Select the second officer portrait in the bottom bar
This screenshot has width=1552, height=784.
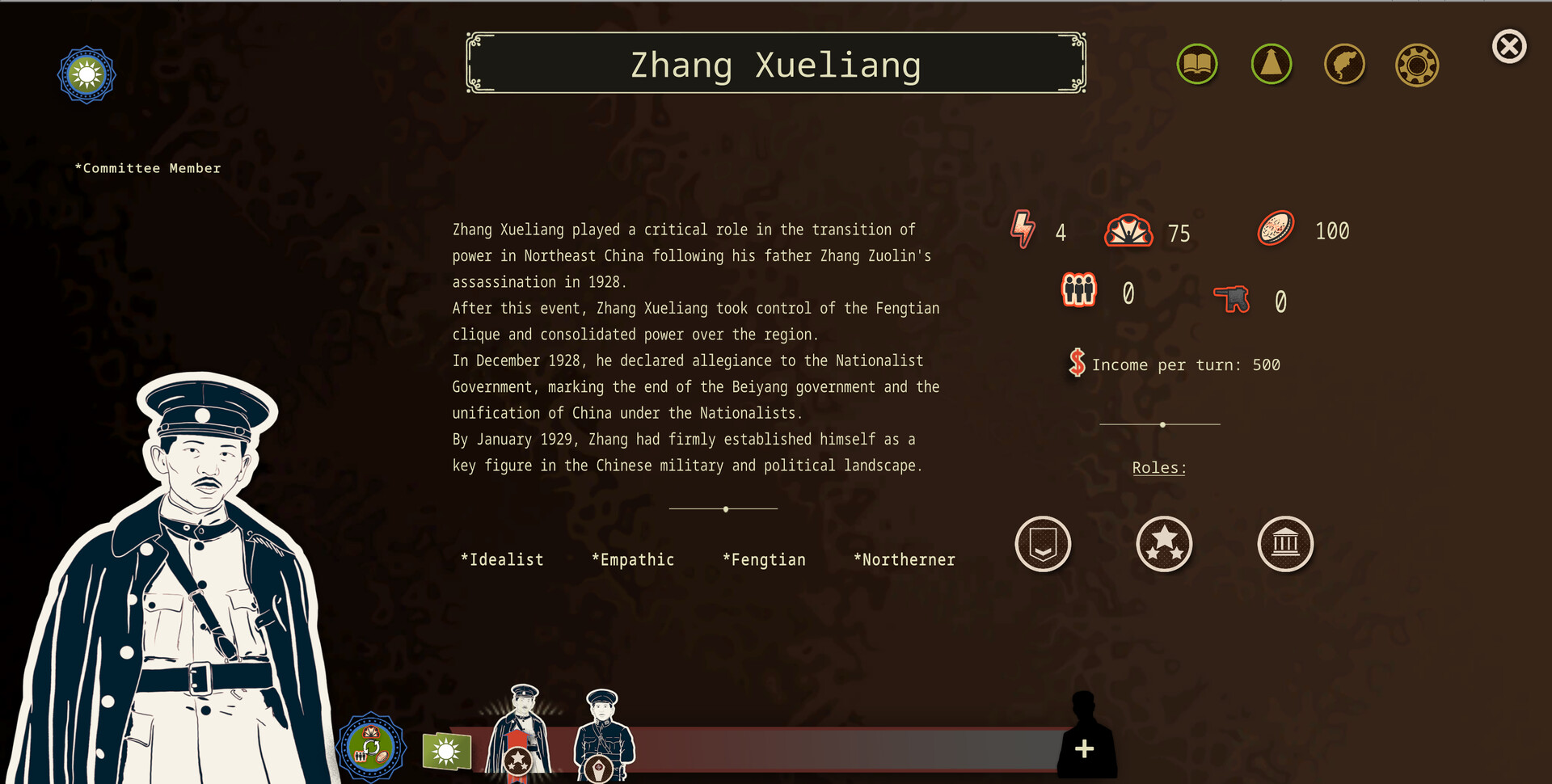(603, 731)
